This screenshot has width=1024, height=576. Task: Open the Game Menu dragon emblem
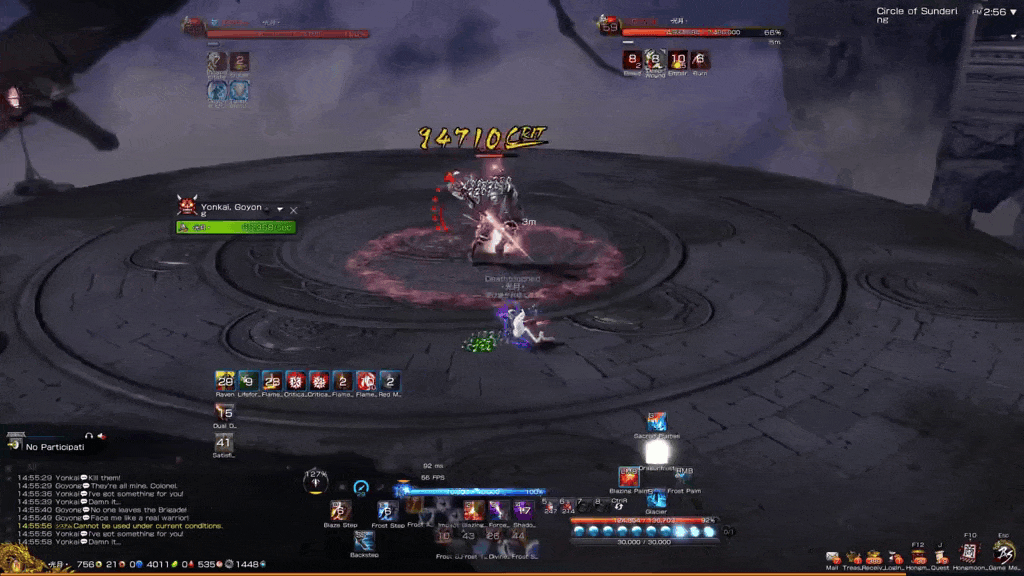pyautogui.click(x=1004, y=553)
